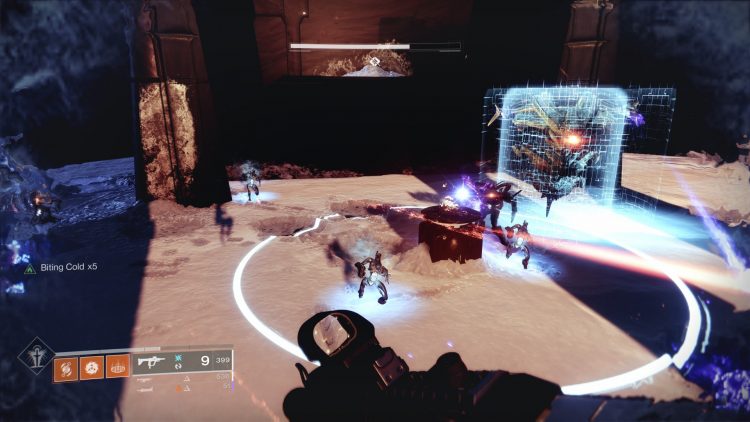Cast the class ability barricade icon
This screenshot has height=422, width=750.
click(x=119, y=367)
